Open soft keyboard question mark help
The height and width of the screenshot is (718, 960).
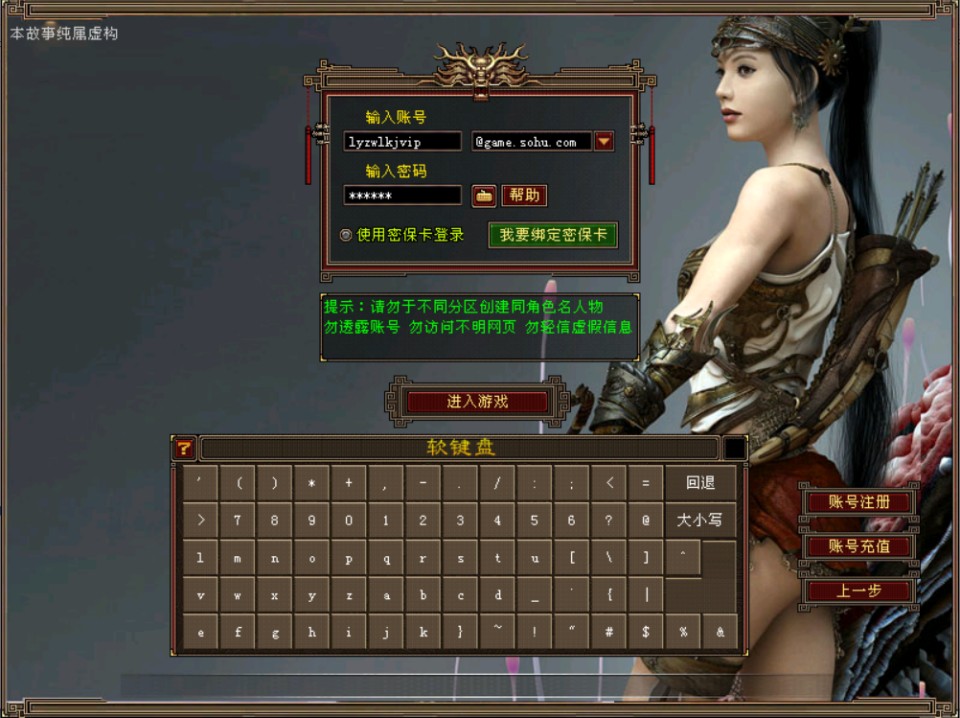183,448
